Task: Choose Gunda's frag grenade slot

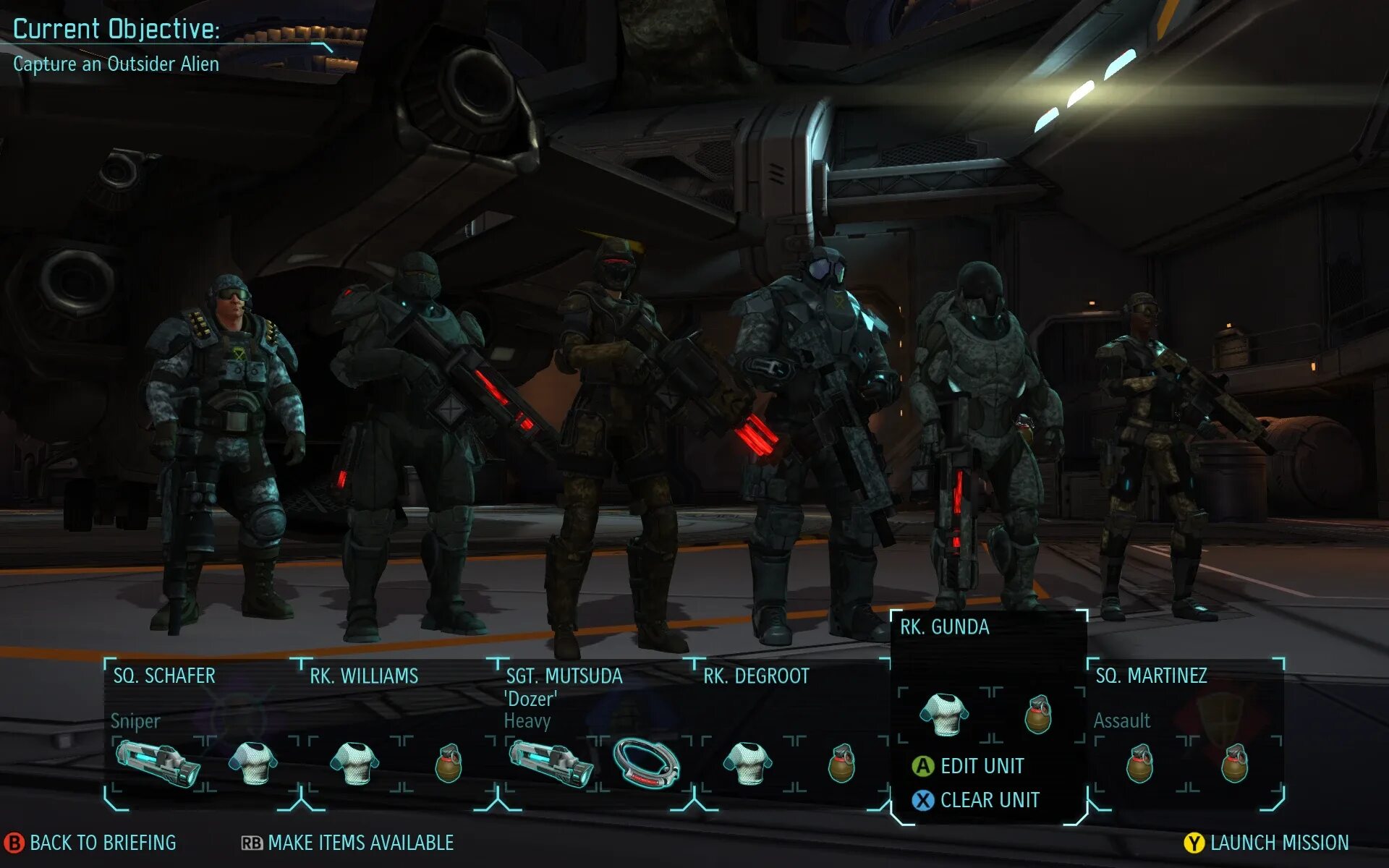Action: pos(1038,715)
